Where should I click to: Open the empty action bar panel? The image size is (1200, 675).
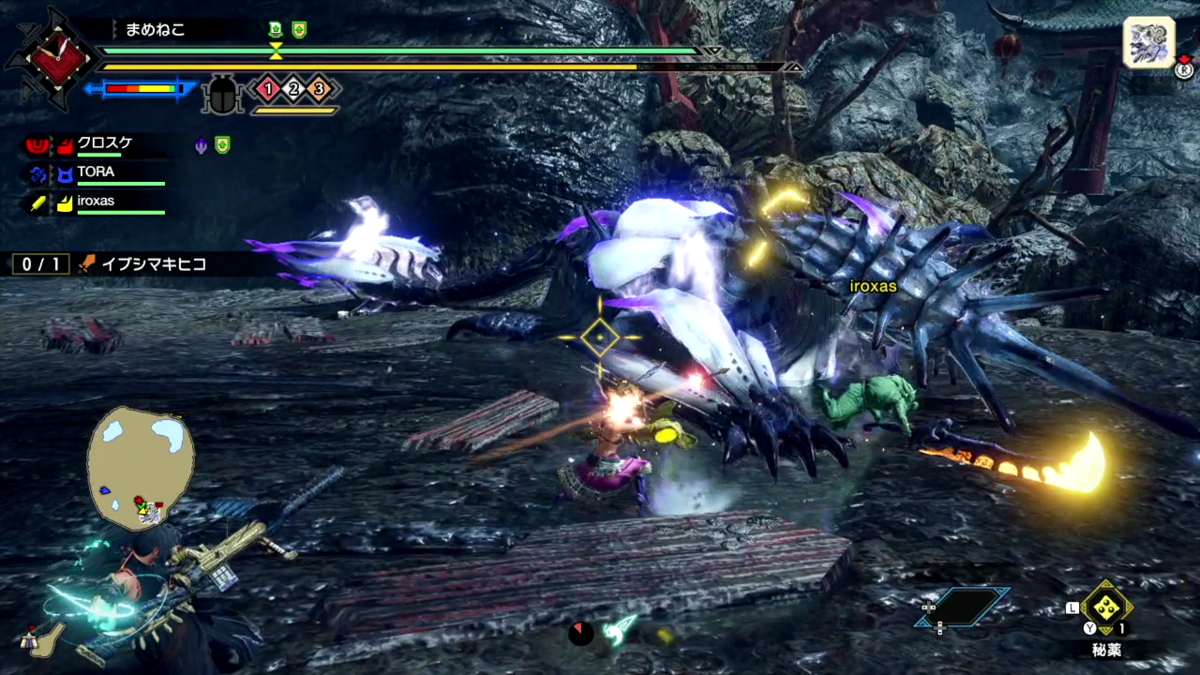point(962,606)
